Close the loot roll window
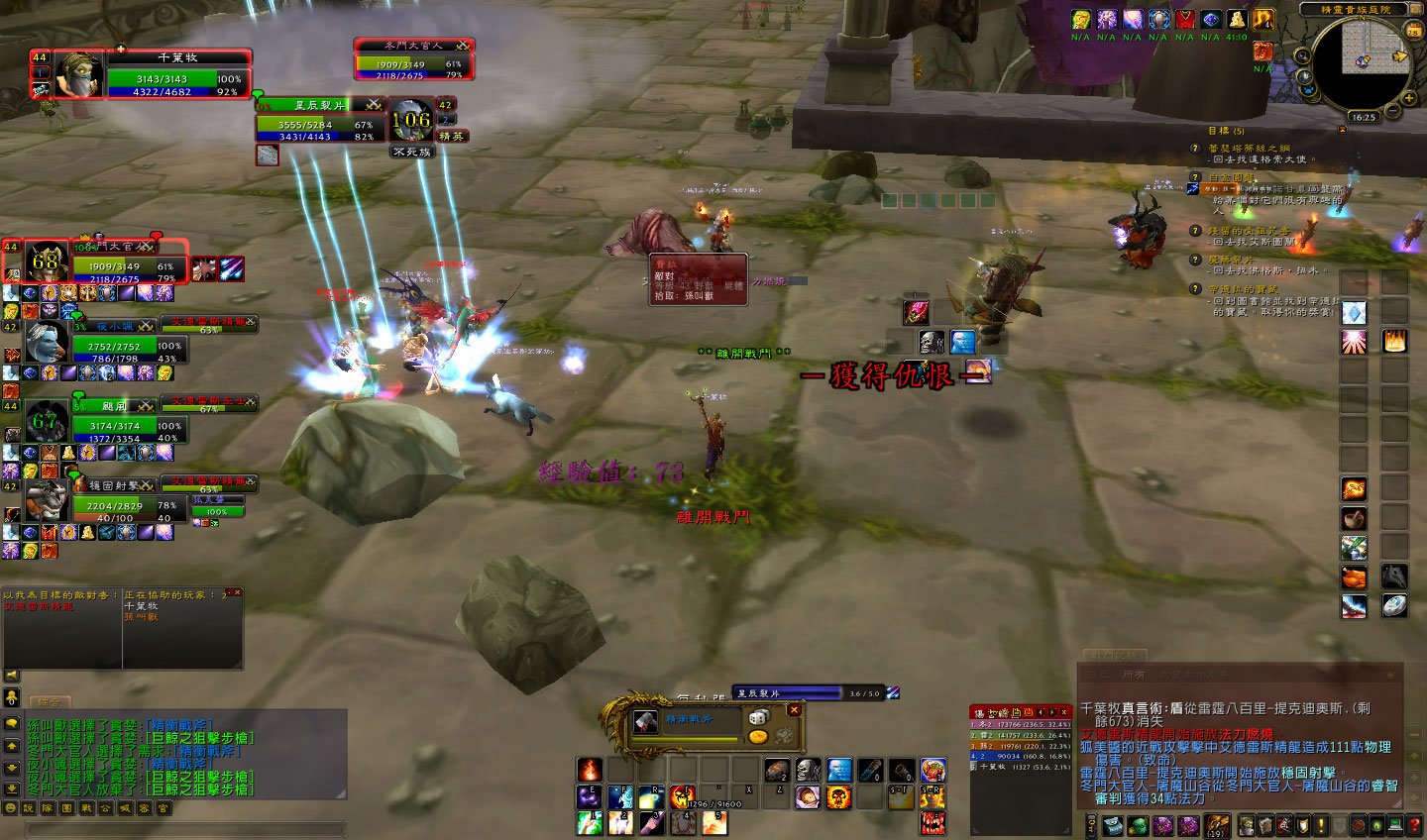 tap(794, 710)
